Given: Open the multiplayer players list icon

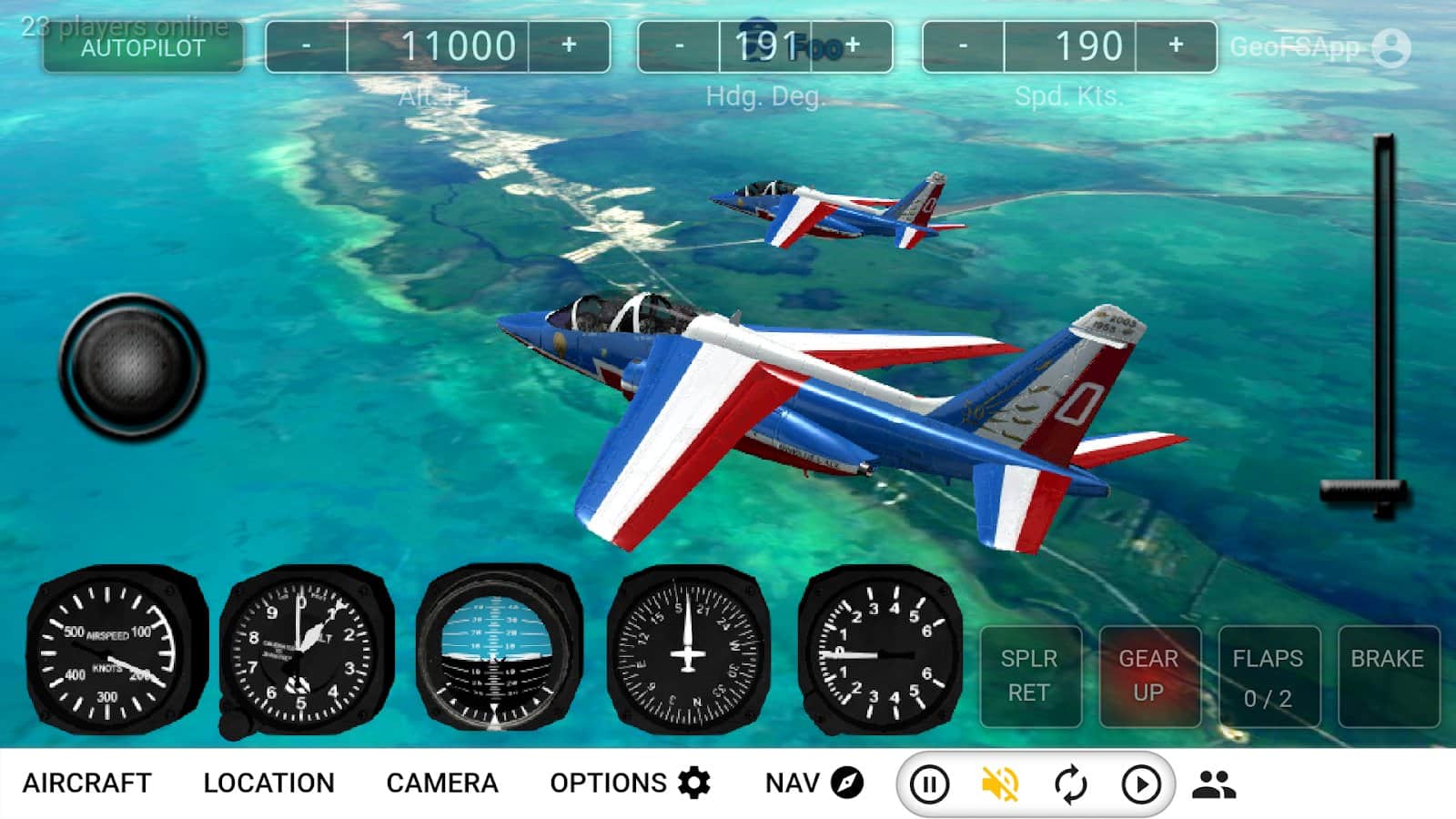Looking at the screenshot, I should point(1213,784).
